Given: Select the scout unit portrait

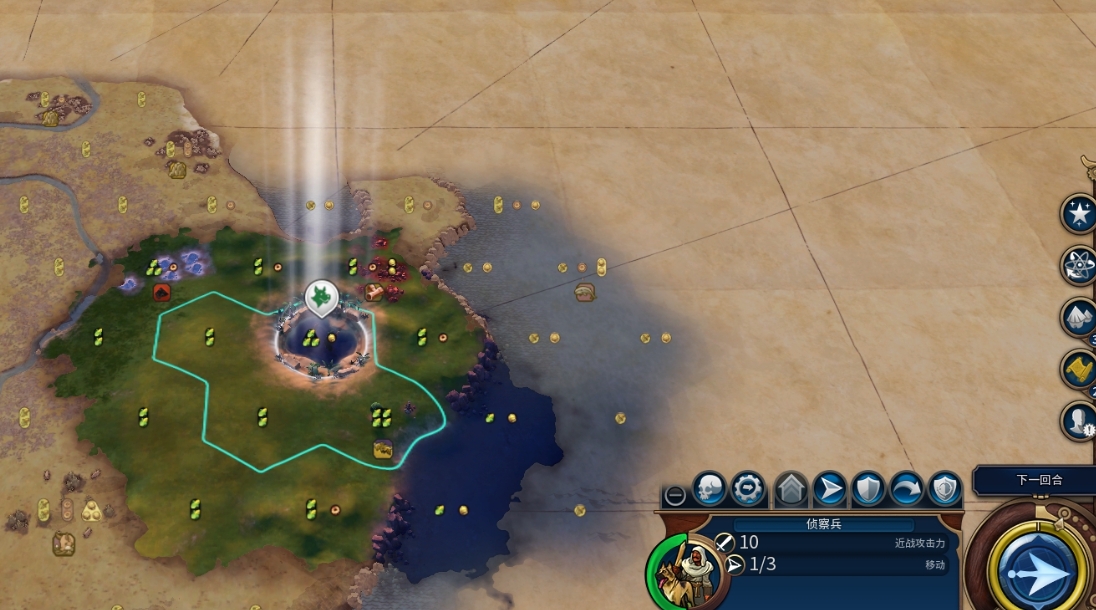Looking at the screenshot, I should click(687, 570).
